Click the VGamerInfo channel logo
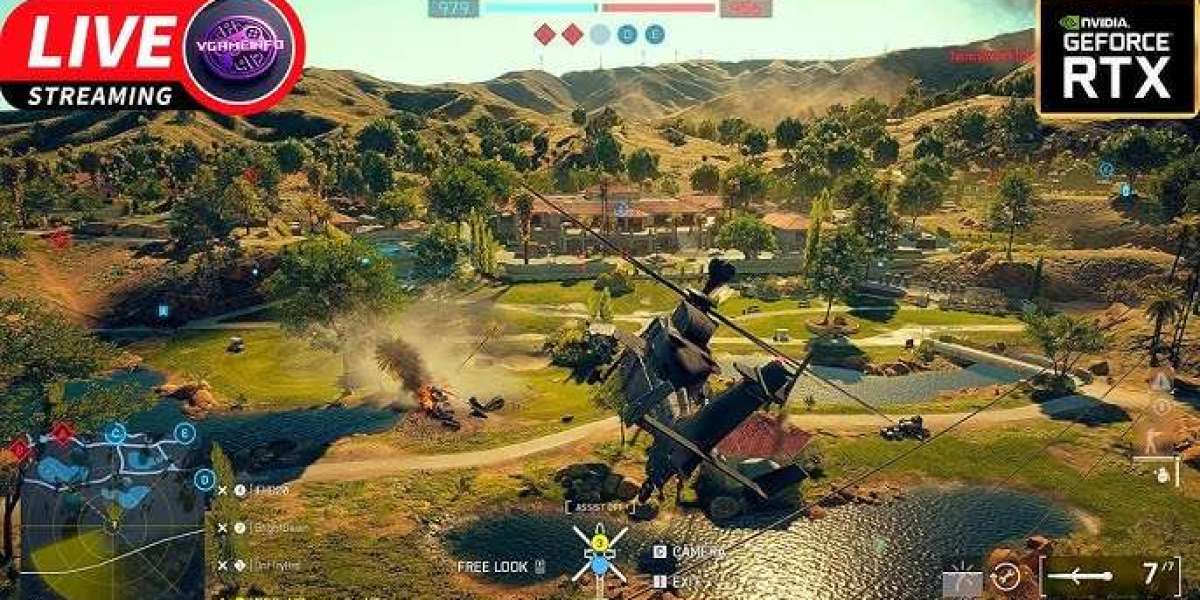This screenshot has height=600, width=1200. point(244,48)
